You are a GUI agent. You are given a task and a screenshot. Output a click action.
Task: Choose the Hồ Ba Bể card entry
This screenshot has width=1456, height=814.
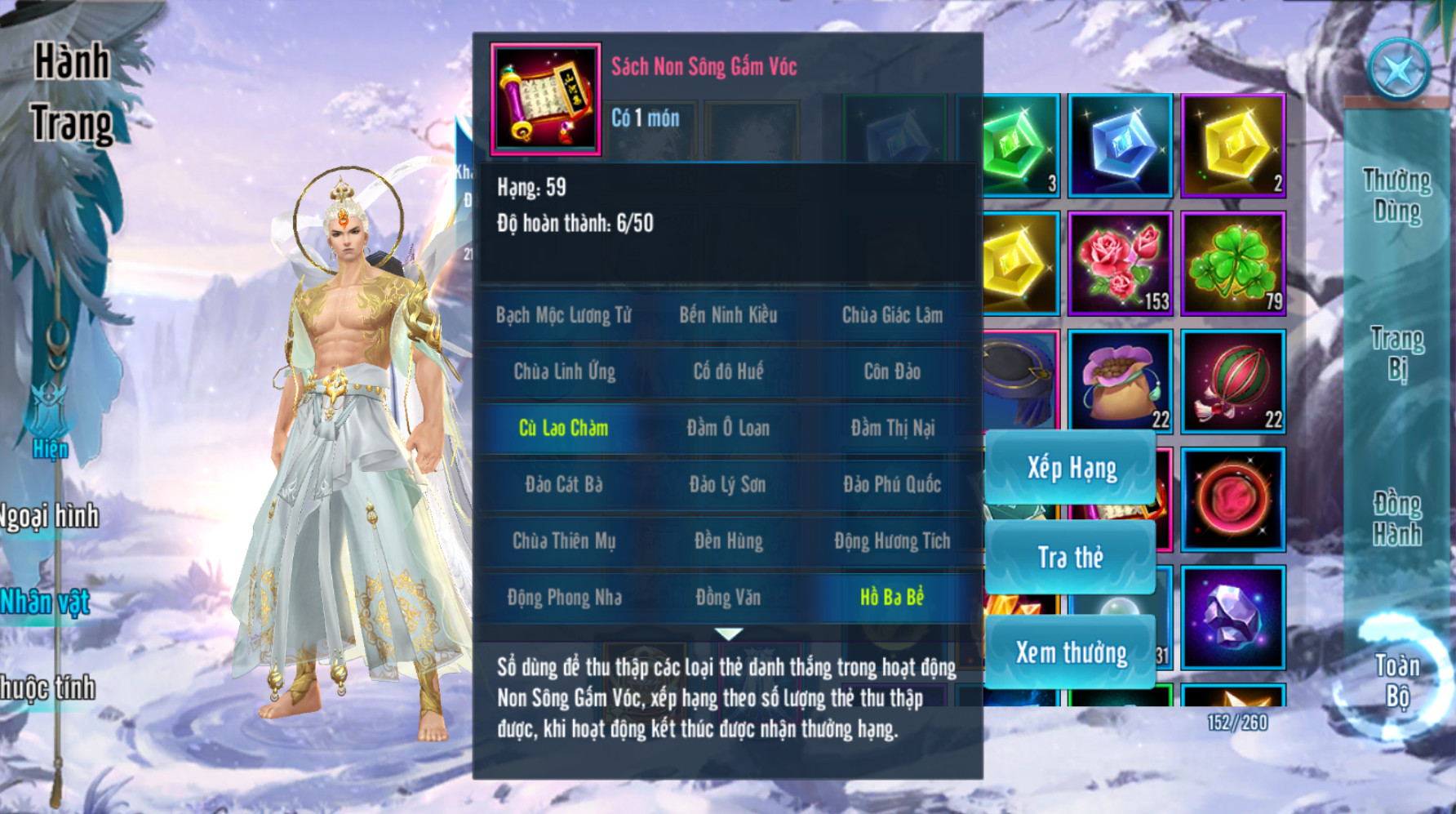(x=892, y=598)
